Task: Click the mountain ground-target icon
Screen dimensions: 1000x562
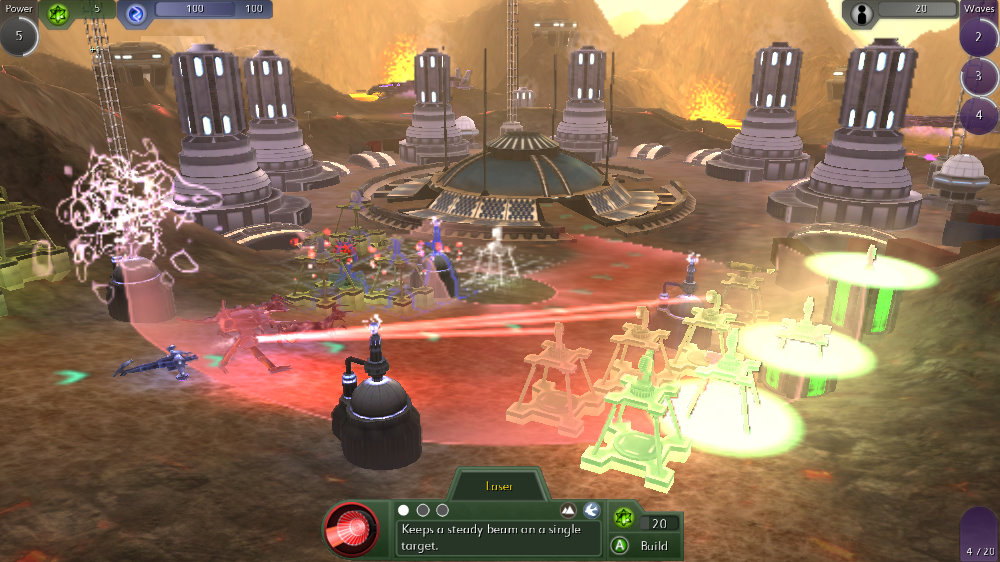Action: [569, 510]
